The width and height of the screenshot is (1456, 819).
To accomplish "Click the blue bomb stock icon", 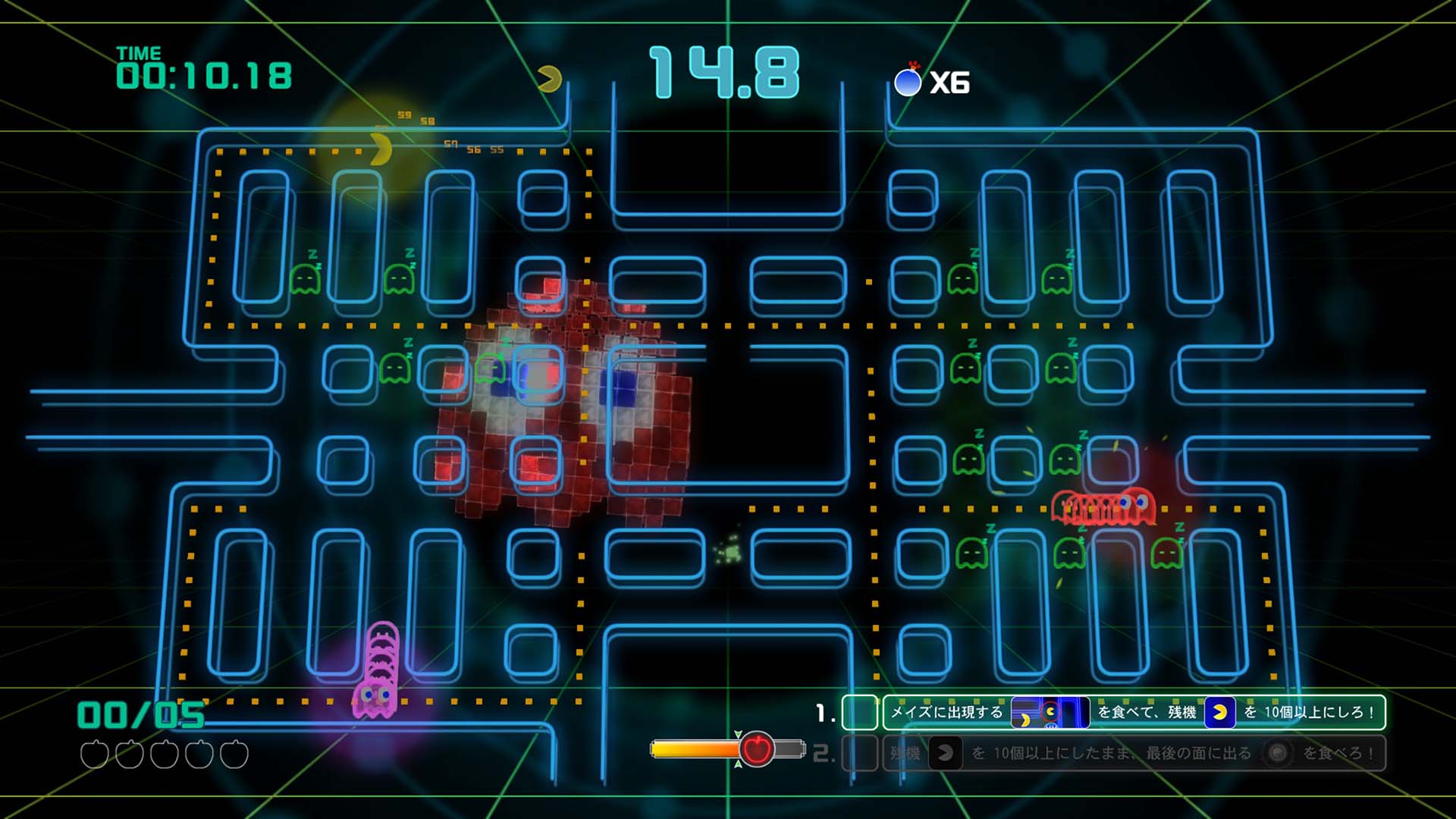I will pos(908,81).
